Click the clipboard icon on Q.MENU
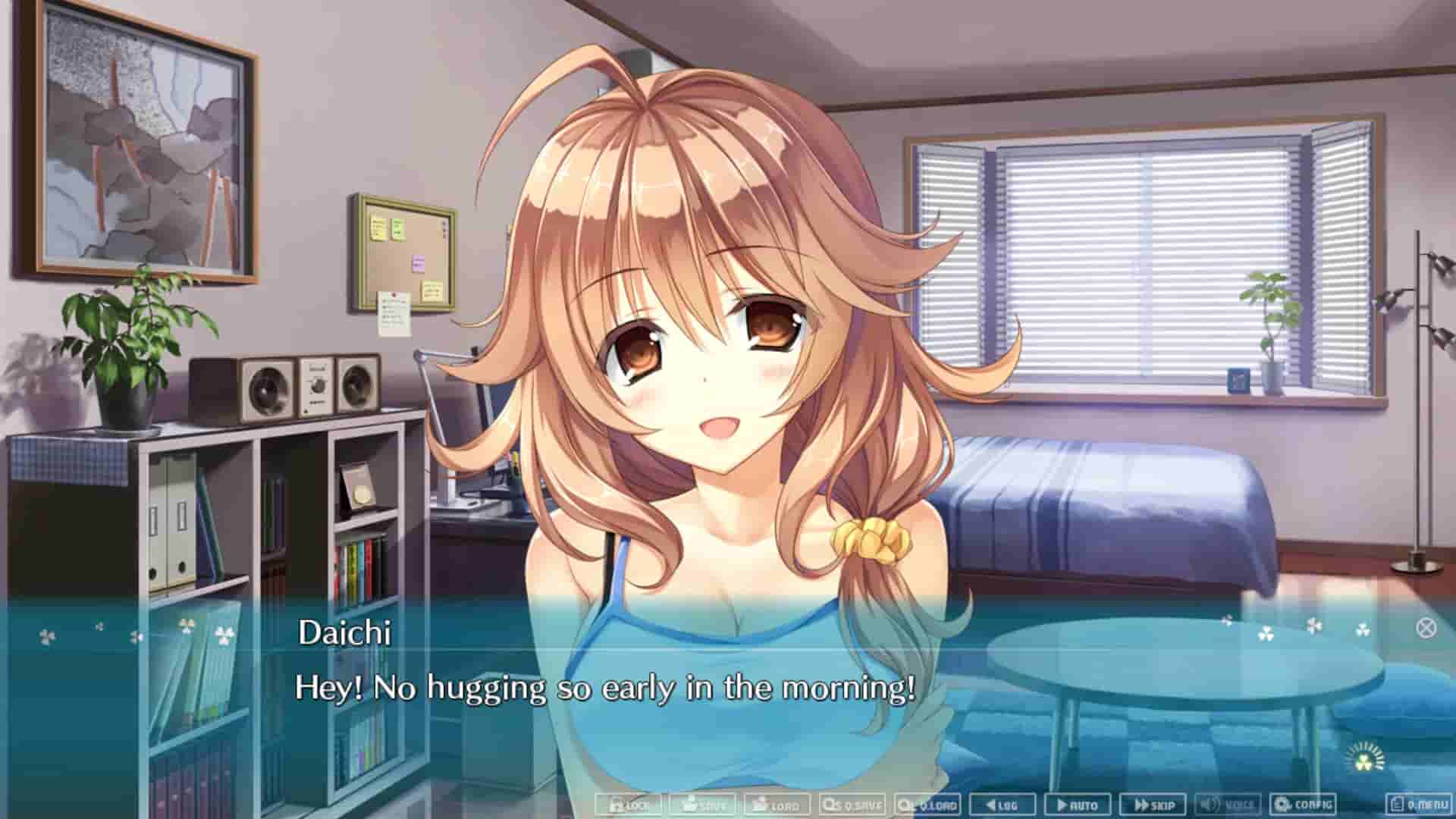This screenshot has height=819, width=1456. pyautogui.click(x=1398, y=805)
